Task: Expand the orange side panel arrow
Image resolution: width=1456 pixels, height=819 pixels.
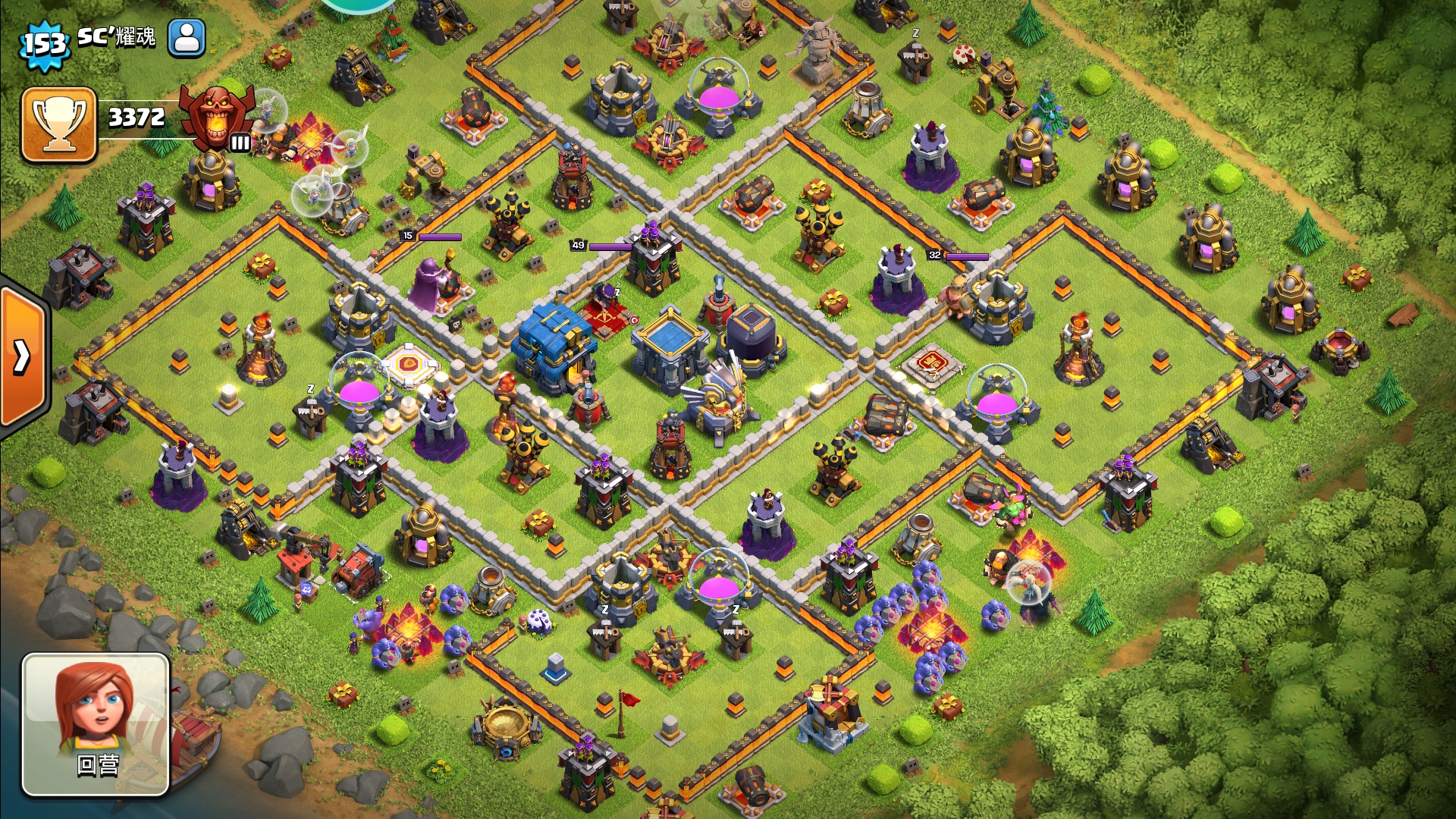Action: tap(23, 356)
